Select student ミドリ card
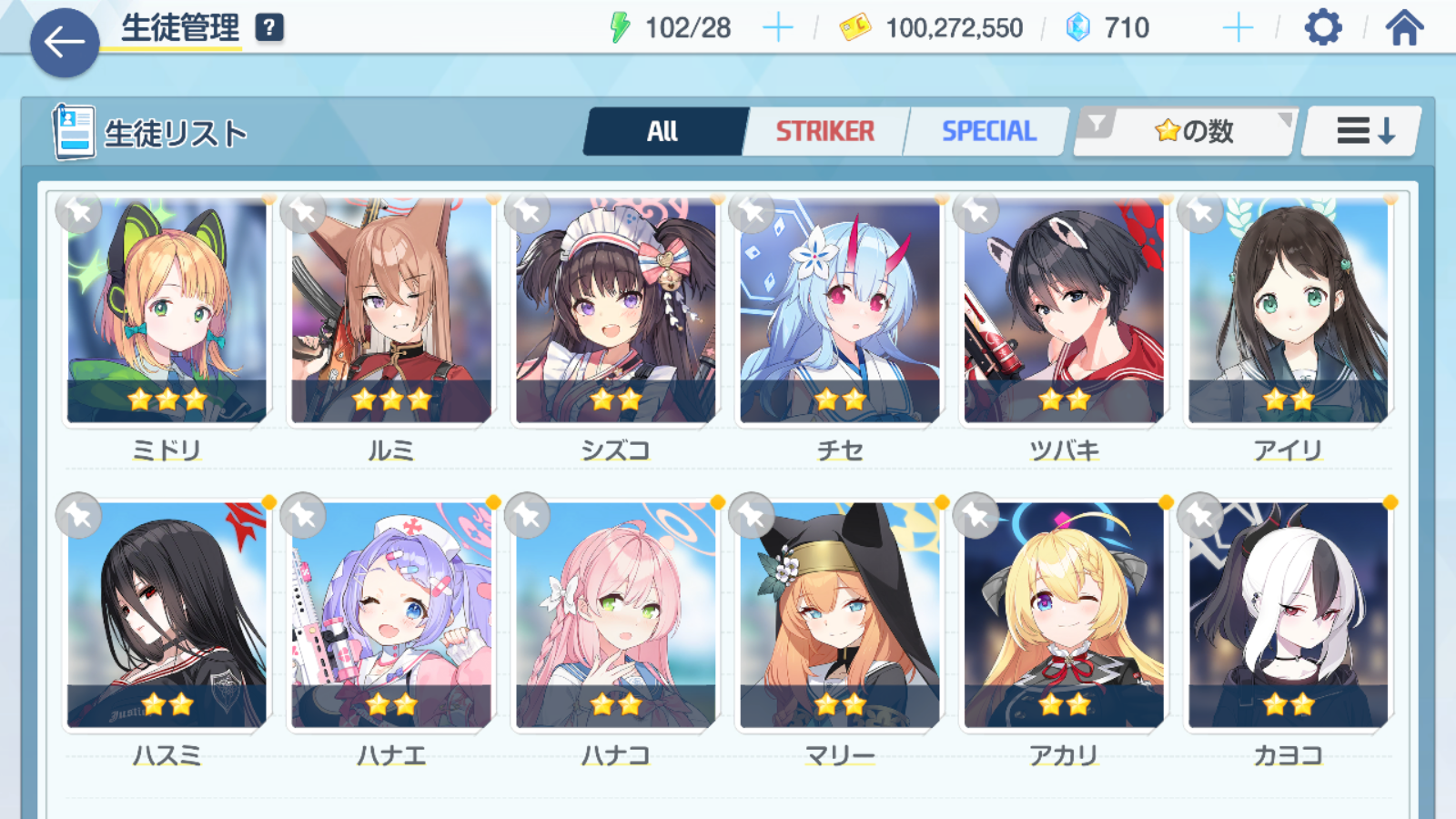Viewport: 1456px width, 819px height. pos(167,311)
